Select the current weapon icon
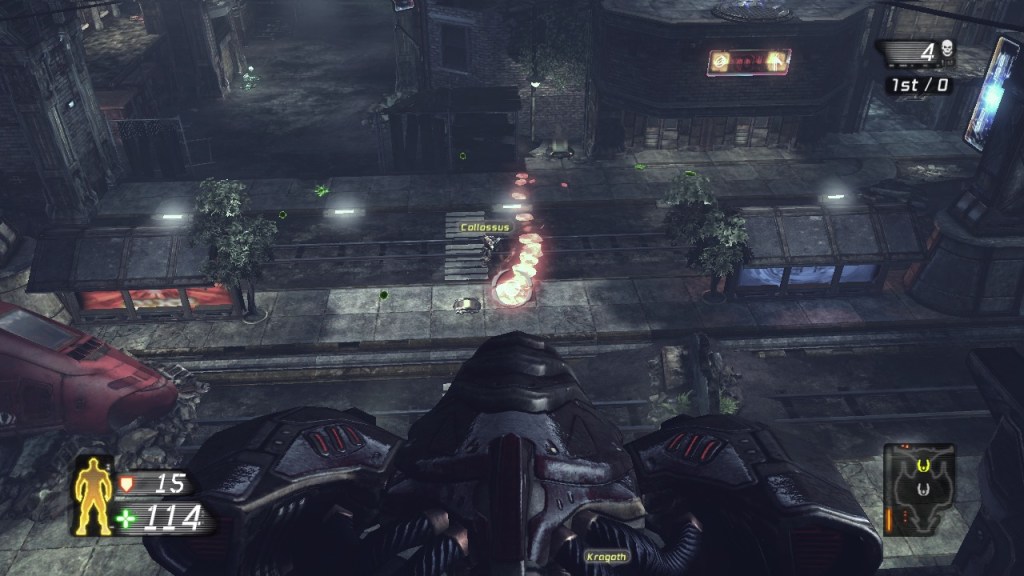 (919, 490)
